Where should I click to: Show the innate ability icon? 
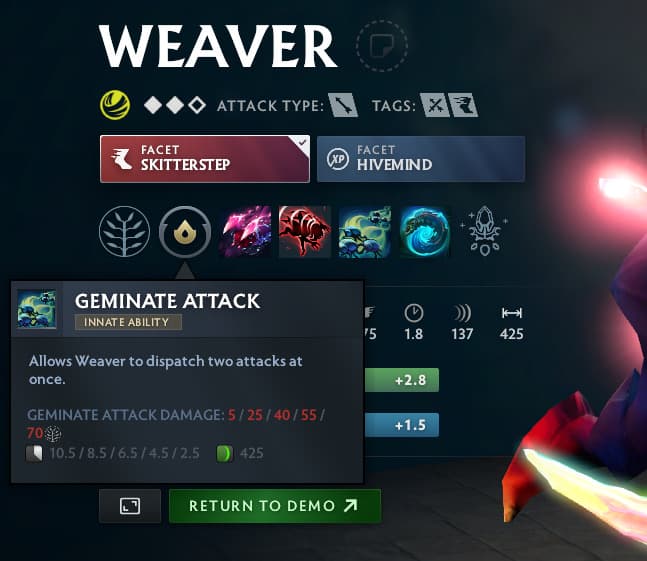coord(184,232)
